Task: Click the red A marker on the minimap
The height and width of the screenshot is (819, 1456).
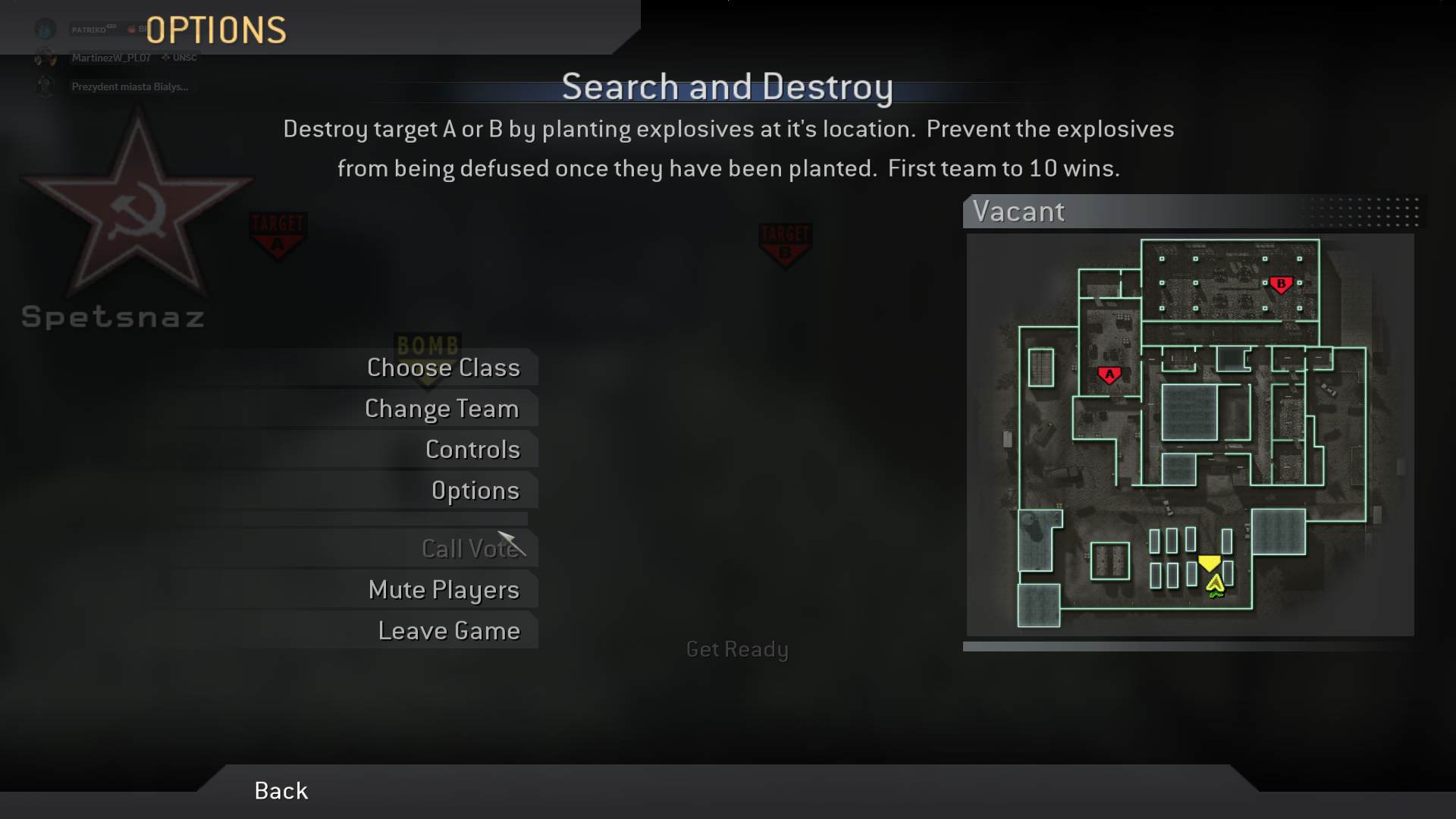Action: tap(1109, 374)
